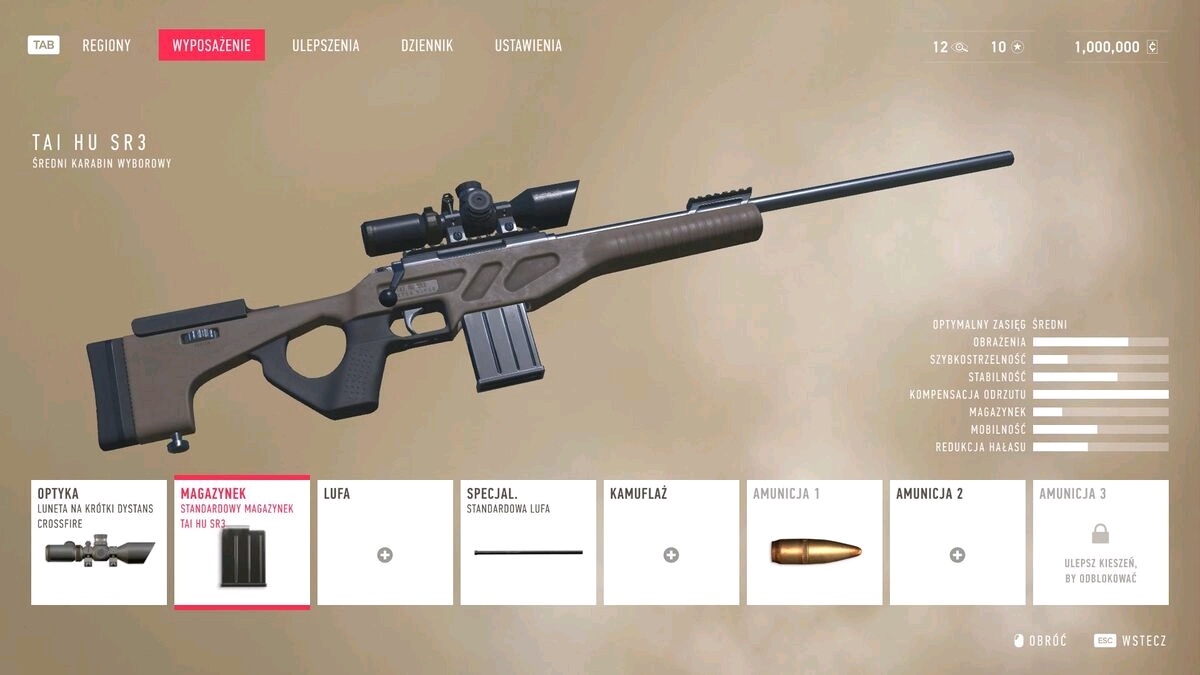Image resolution: width=1200 pixels, height=675 pixels.
Task: Switch to the Regiony tab
Action: [x=106, y=46]
